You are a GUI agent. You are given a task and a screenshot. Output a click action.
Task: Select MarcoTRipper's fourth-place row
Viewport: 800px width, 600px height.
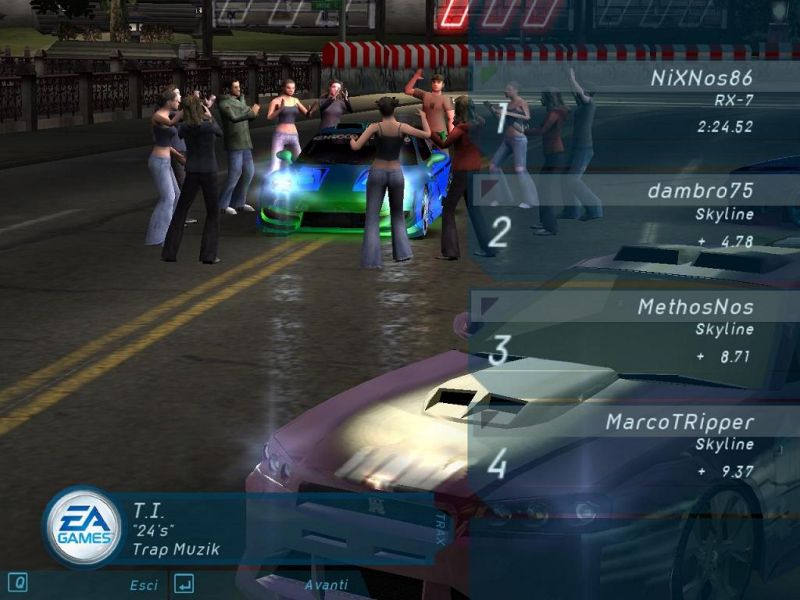pos(635,444)
